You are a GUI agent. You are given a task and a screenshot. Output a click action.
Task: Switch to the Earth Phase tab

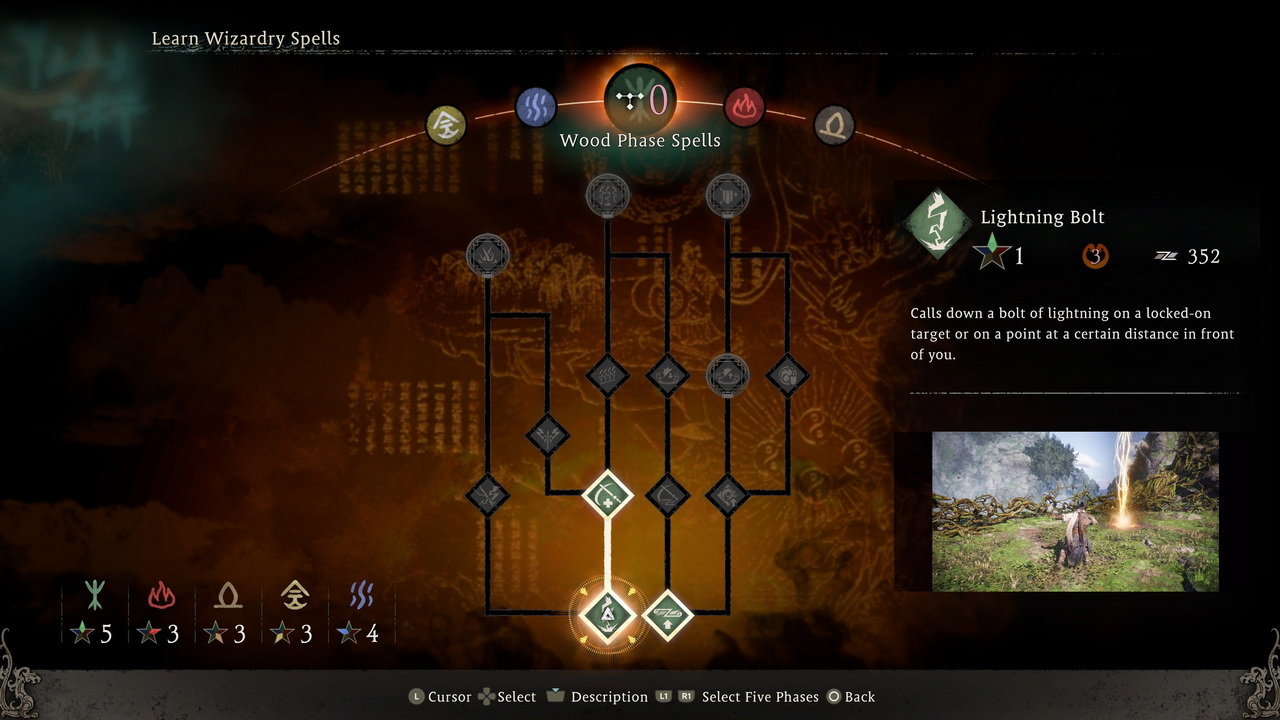coord(833,126)
